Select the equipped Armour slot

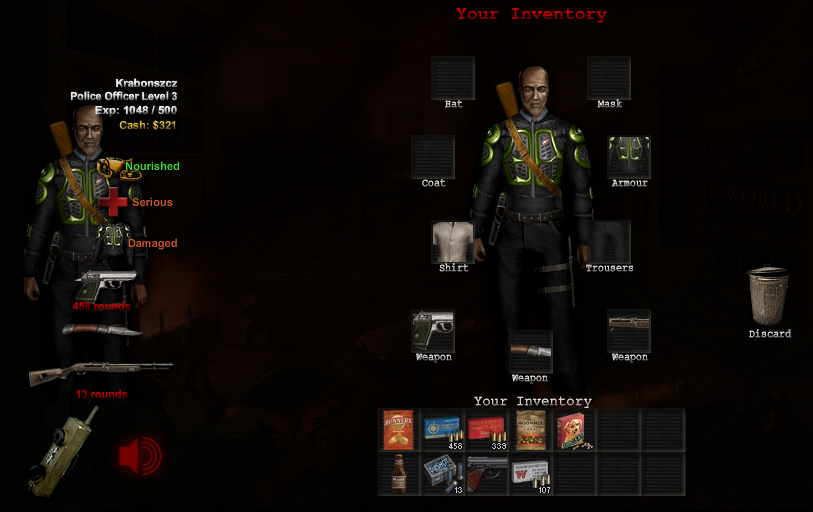[x=629, y=158]
